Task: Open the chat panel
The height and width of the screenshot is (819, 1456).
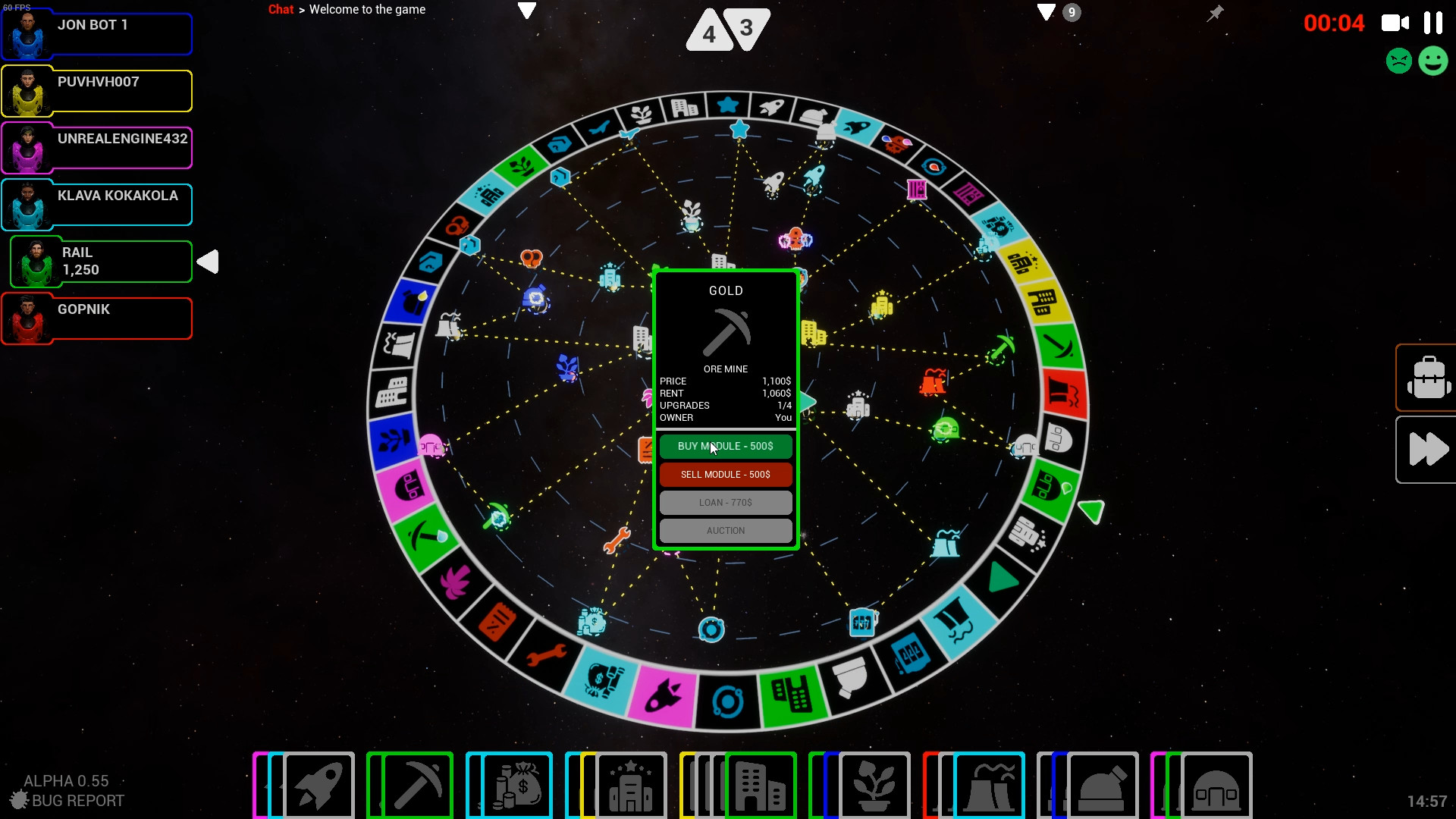Action: 281,9
